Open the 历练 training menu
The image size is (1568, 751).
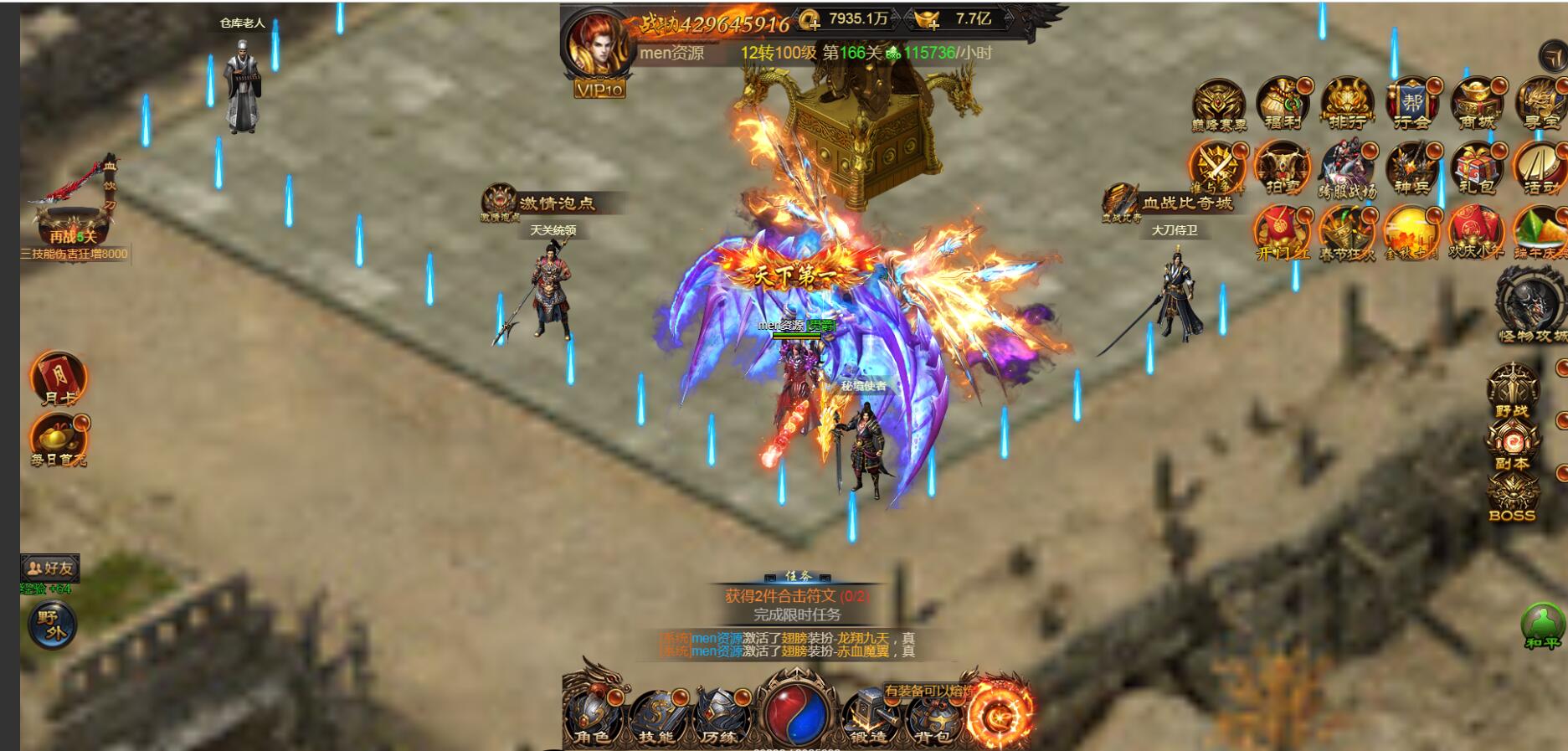(x=720, y=717)
